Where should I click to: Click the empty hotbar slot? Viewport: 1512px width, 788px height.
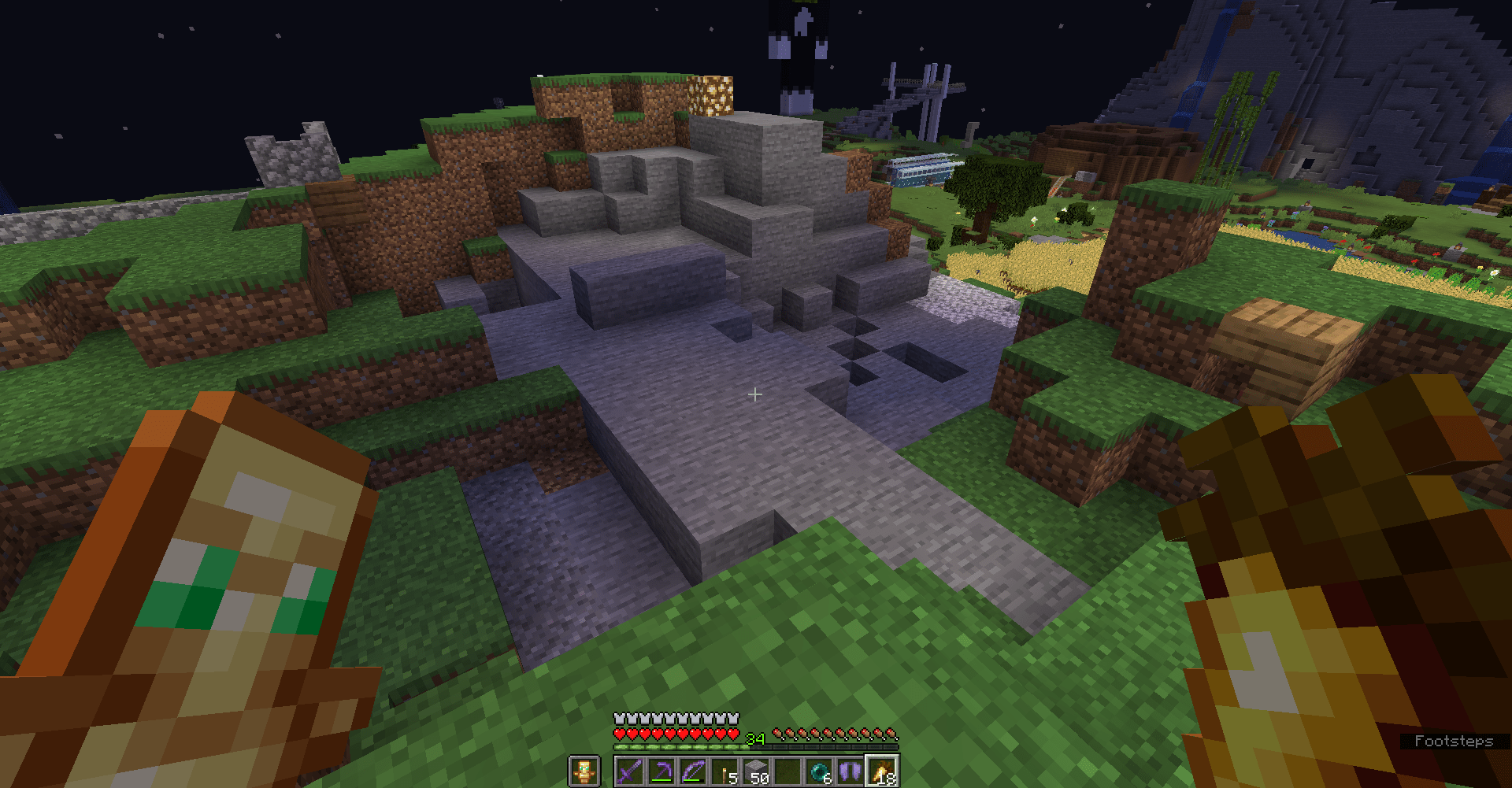point(787,770)
